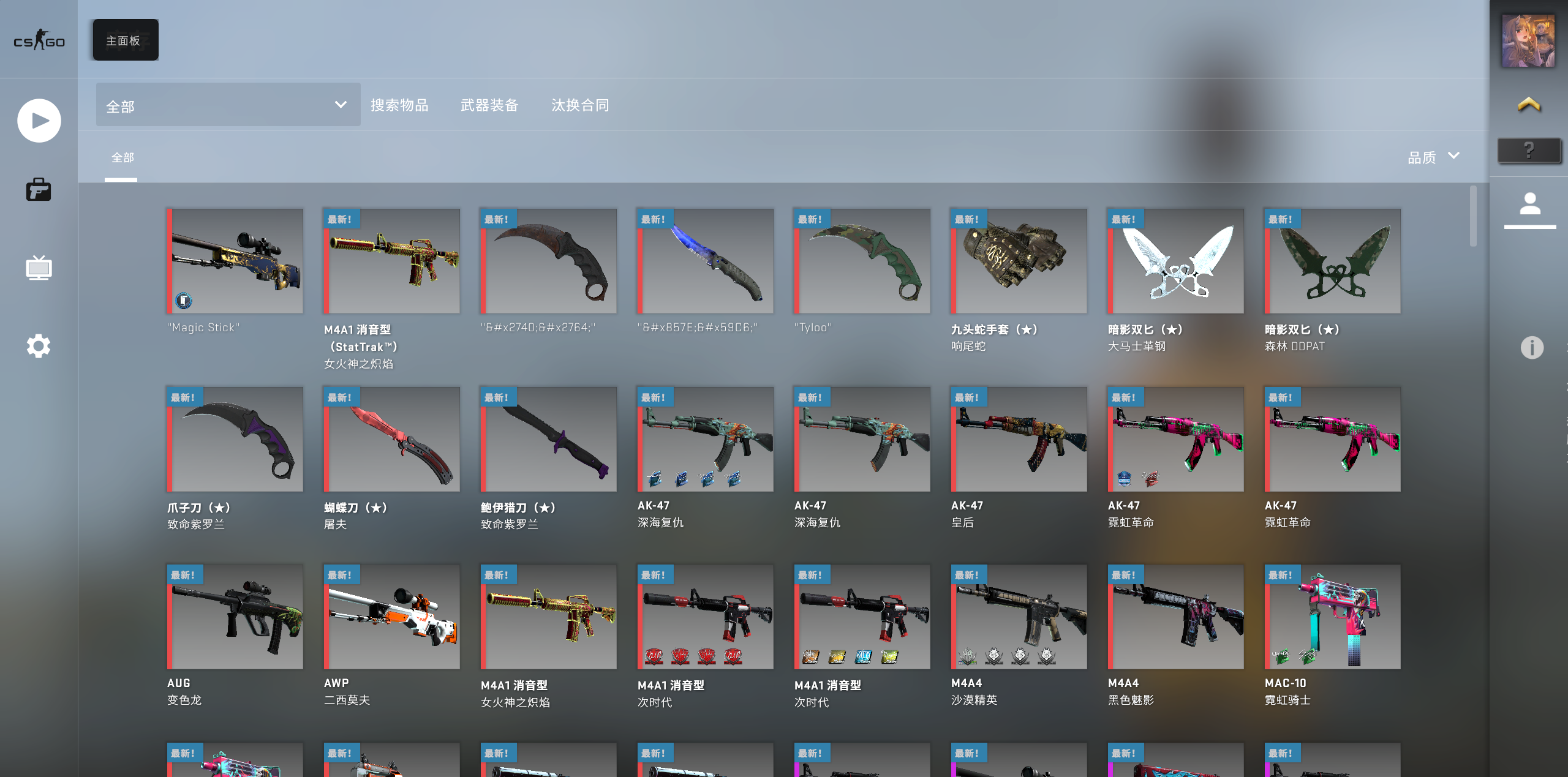
Task: Open the 汰换合同 menu item
Action: coord(581,105)
